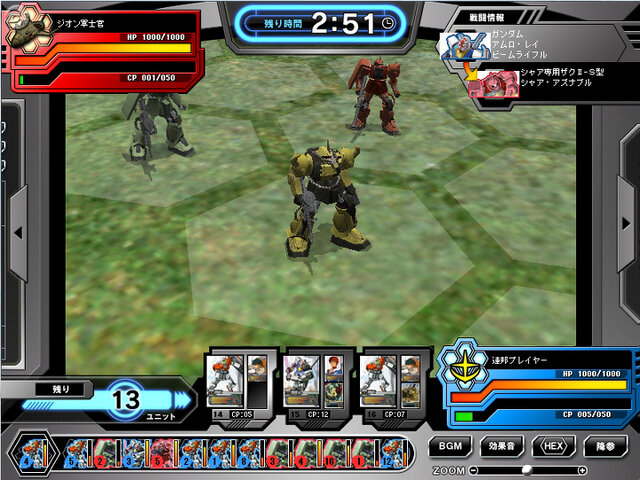The width and height of the screenshot is (640, 480).
Task: Click the first unit in the turn queue
Action: (26, 453)
